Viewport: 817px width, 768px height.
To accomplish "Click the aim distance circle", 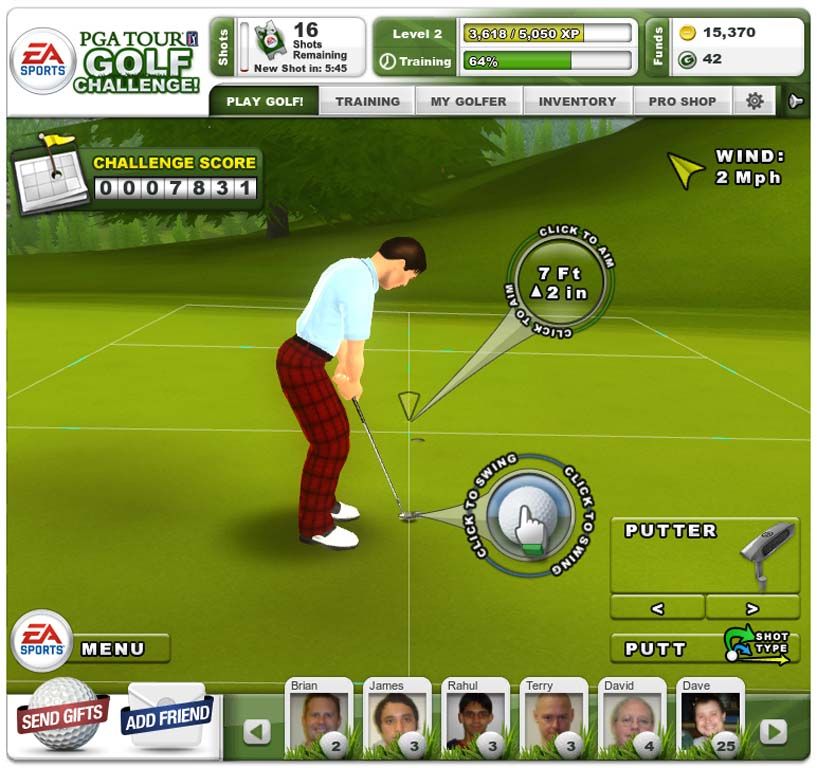I will [558, 281].
